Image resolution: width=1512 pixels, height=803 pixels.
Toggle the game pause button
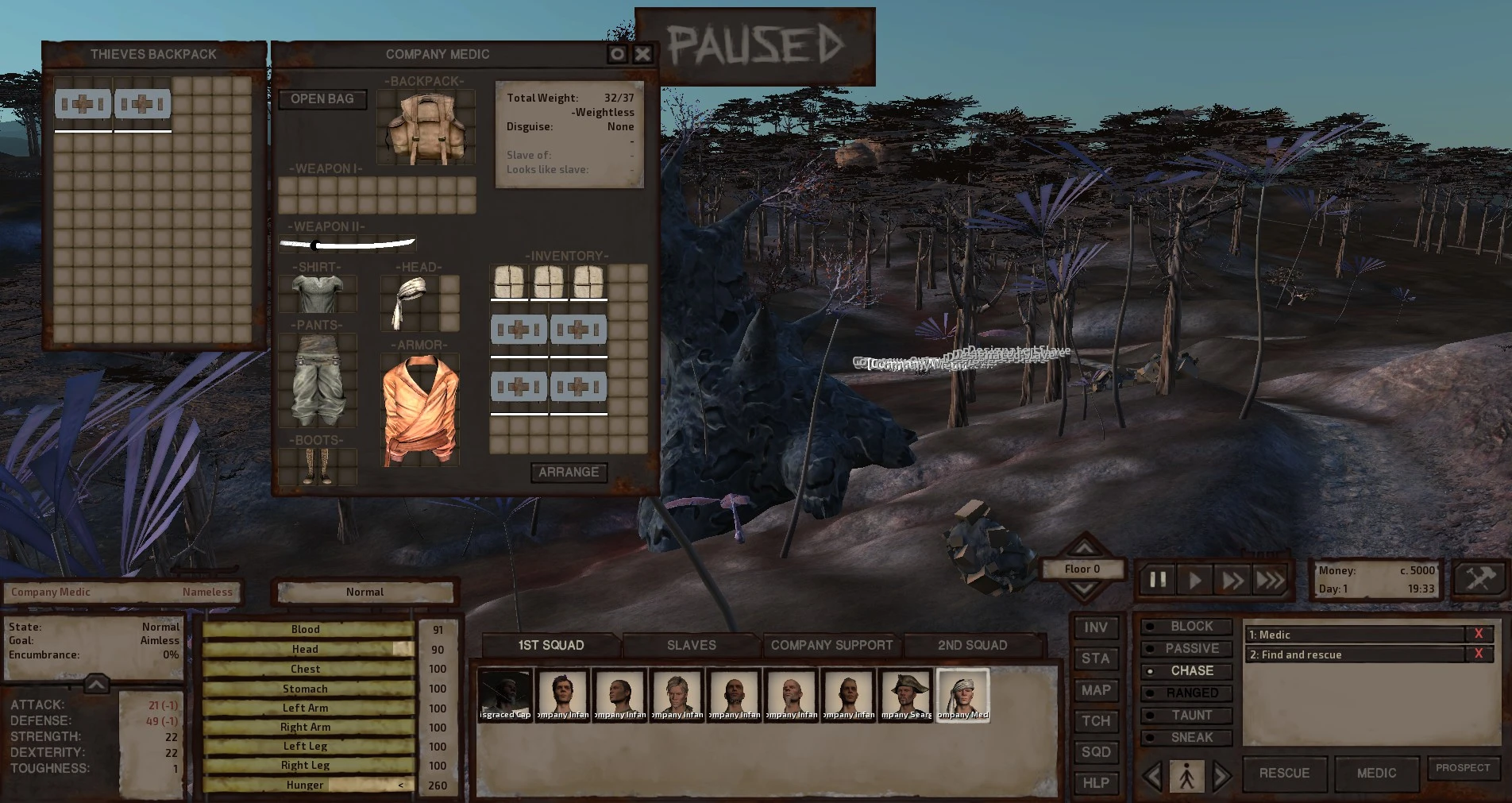click(1158, 580)
